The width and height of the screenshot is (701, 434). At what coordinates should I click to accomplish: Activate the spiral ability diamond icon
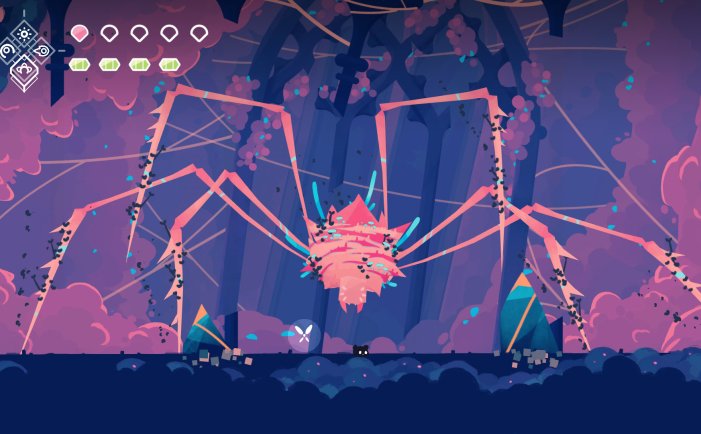tap(7, 50)
